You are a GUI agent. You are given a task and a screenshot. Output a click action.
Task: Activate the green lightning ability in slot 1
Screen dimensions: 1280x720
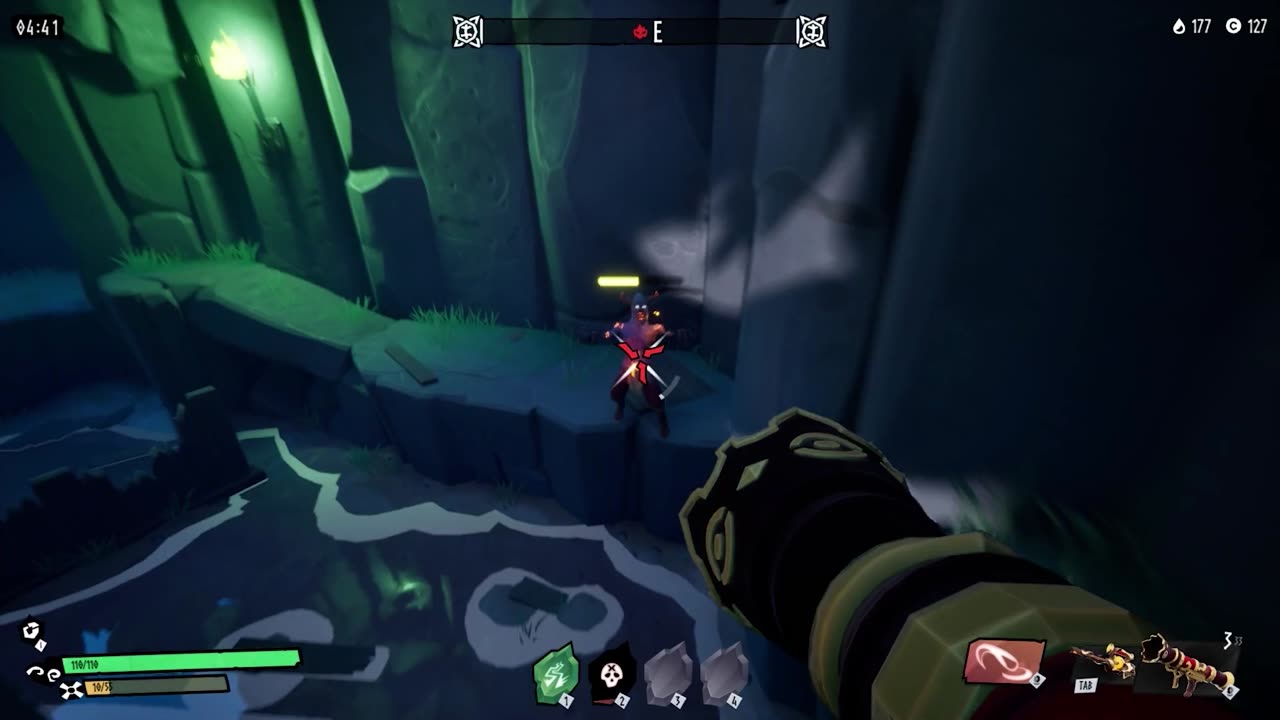pyautogui.click(x=556, y=675)
